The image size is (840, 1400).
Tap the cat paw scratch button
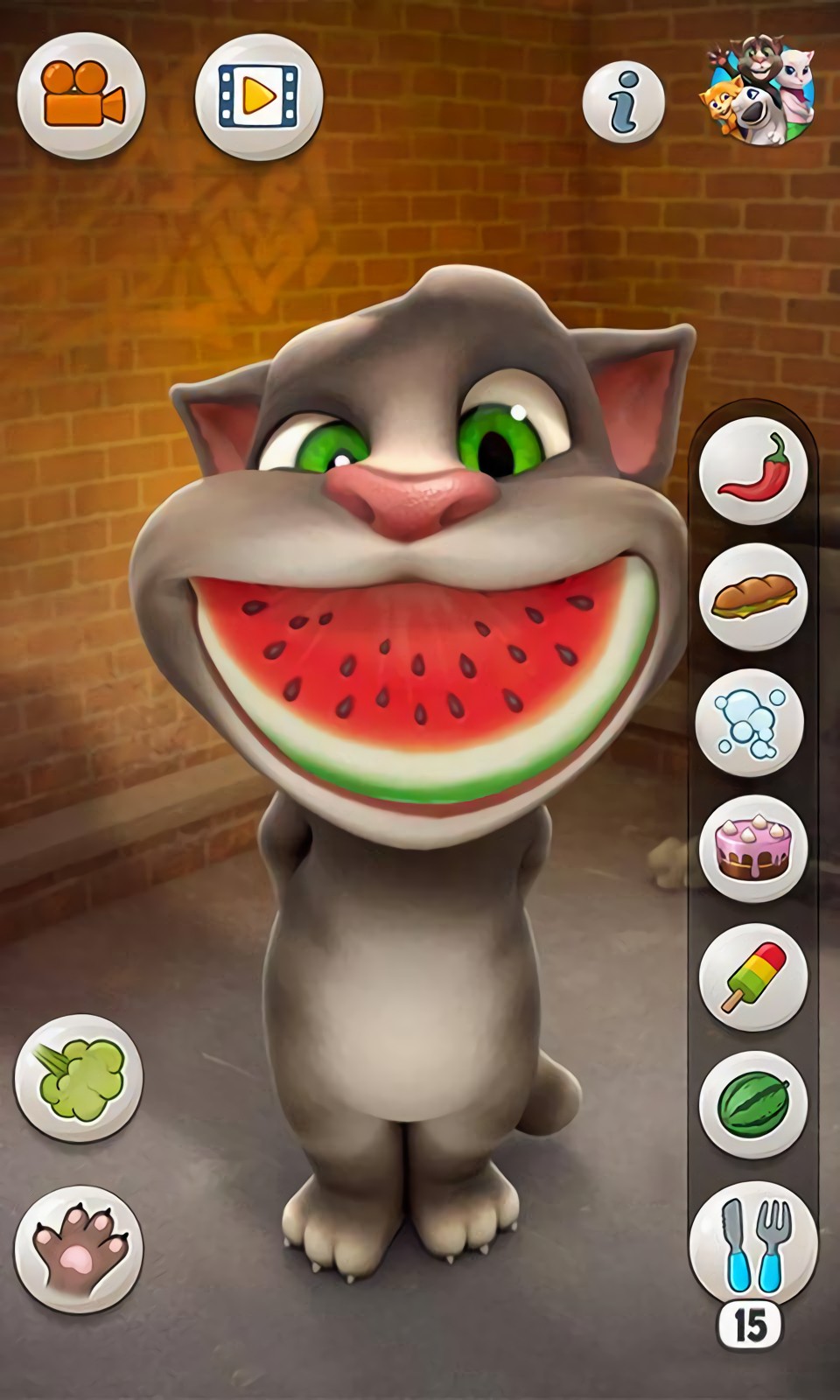click(x=78, y=1249)
